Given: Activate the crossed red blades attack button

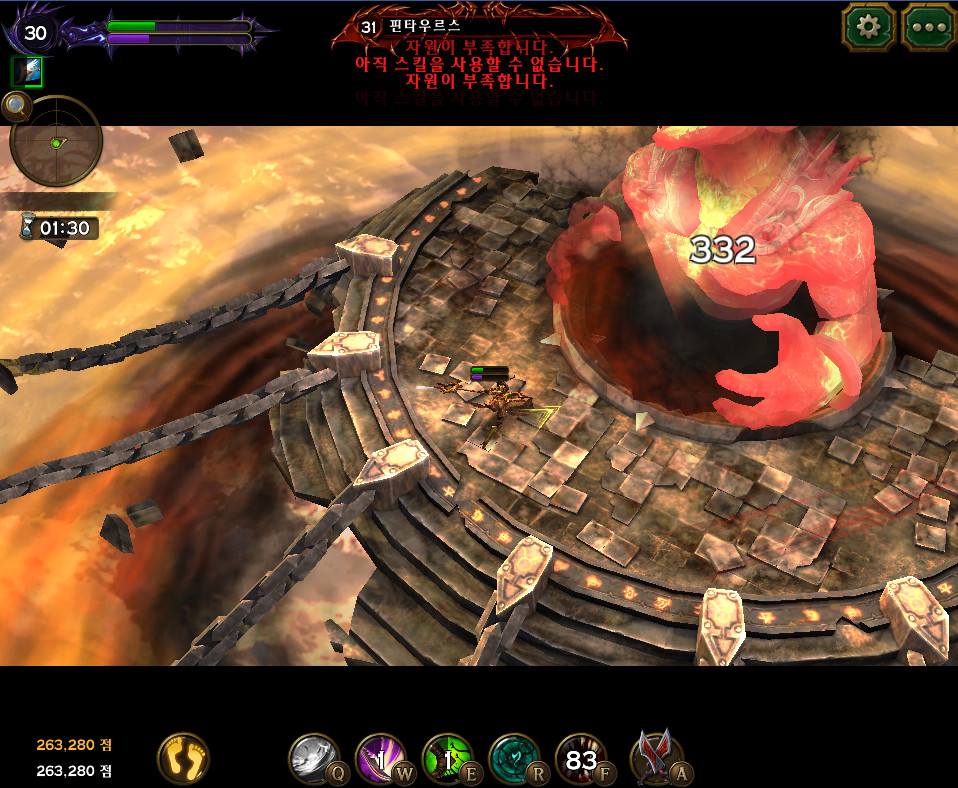Looking at the screenshot, I should 658,758.
